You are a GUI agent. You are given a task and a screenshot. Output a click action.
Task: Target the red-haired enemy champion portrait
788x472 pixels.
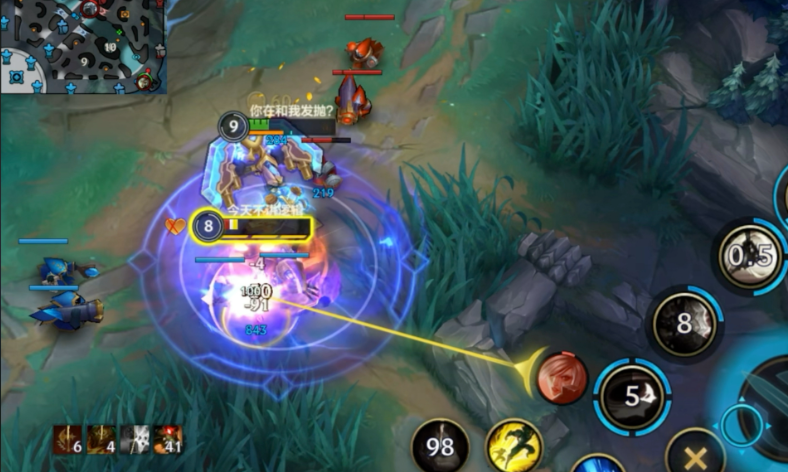point(563,378)
